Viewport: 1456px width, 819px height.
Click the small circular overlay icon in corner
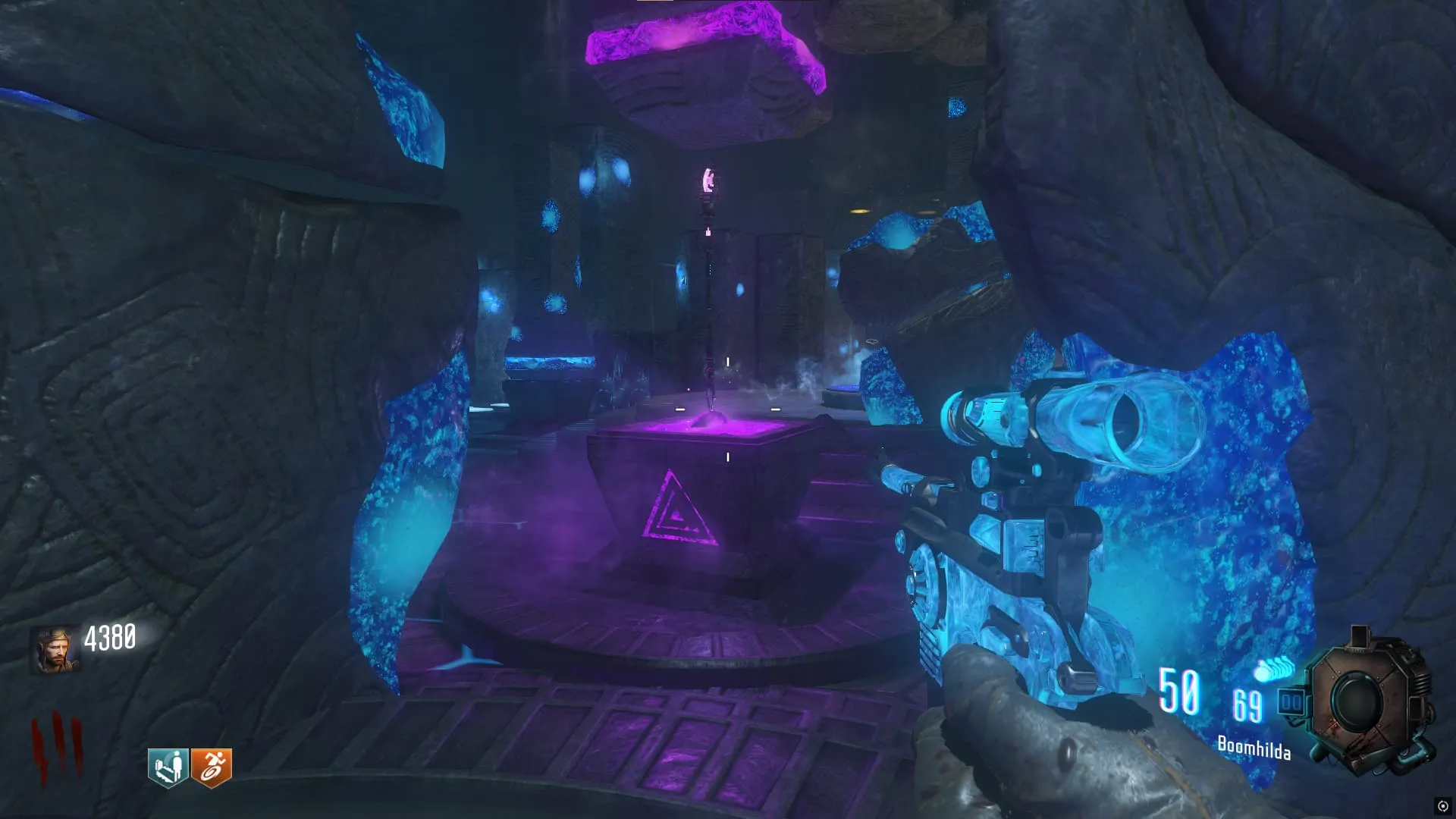(x=1442, y=805)
